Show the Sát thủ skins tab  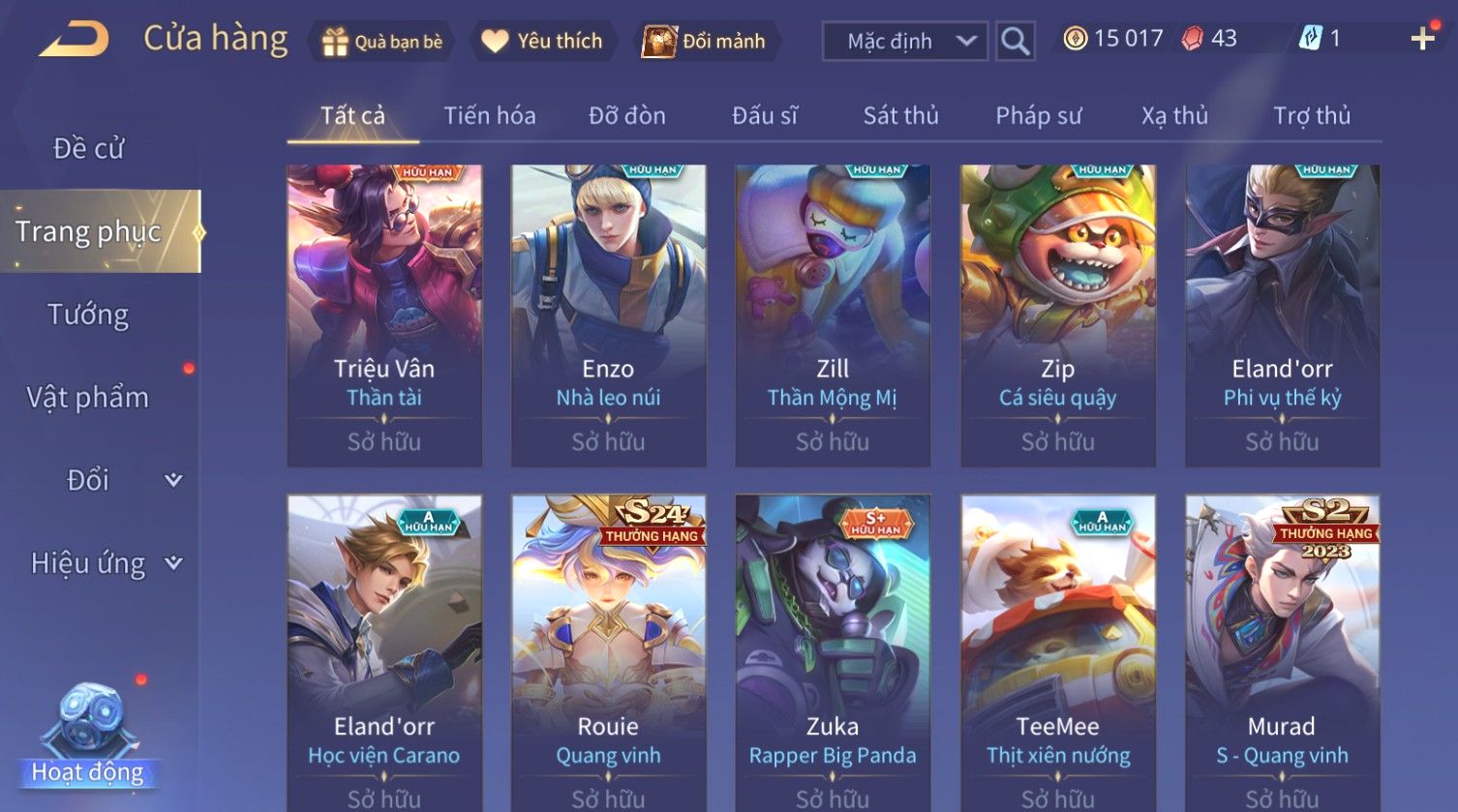900,116
